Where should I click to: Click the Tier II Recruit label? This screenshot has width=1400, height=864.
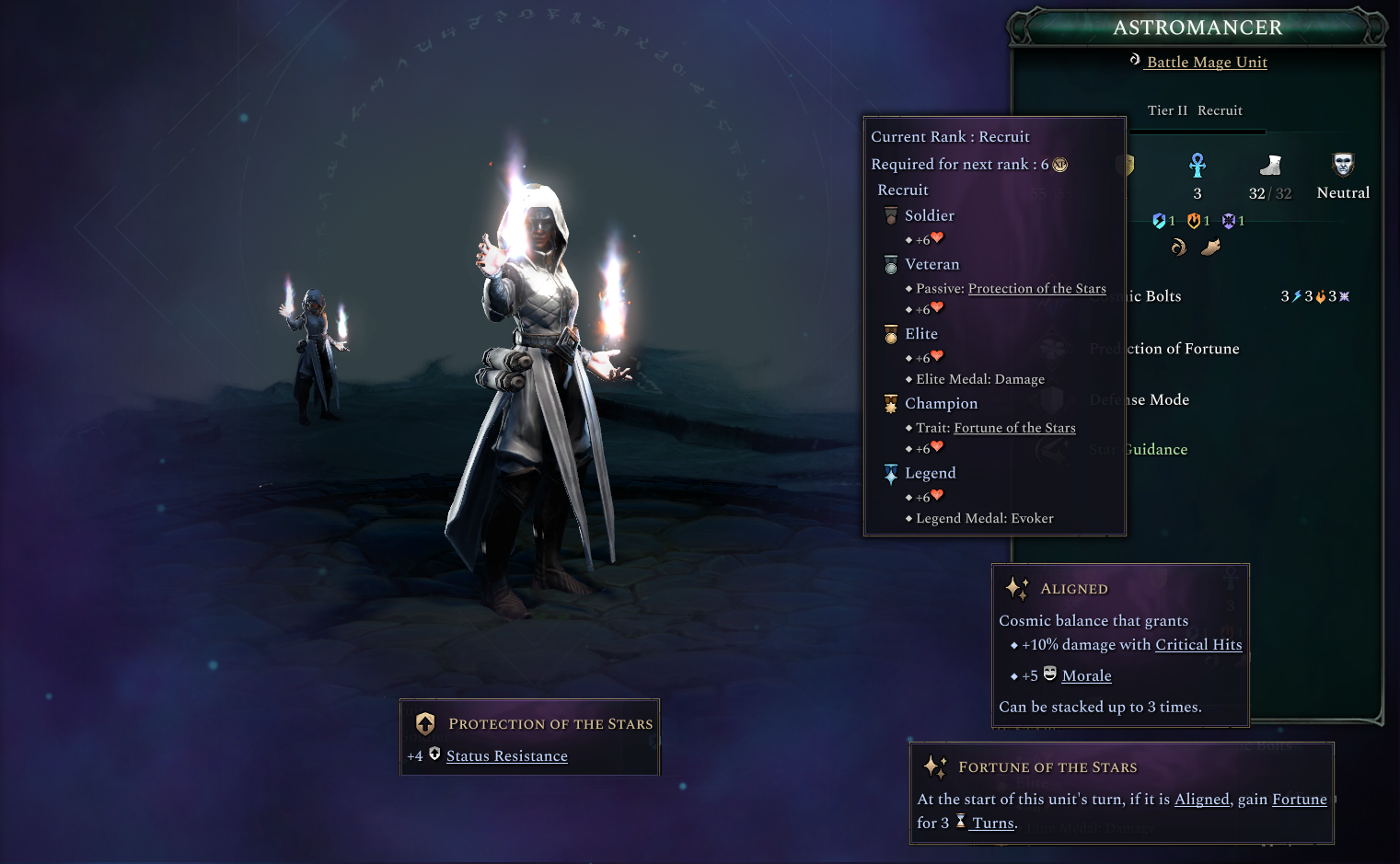click(1195, 109)
